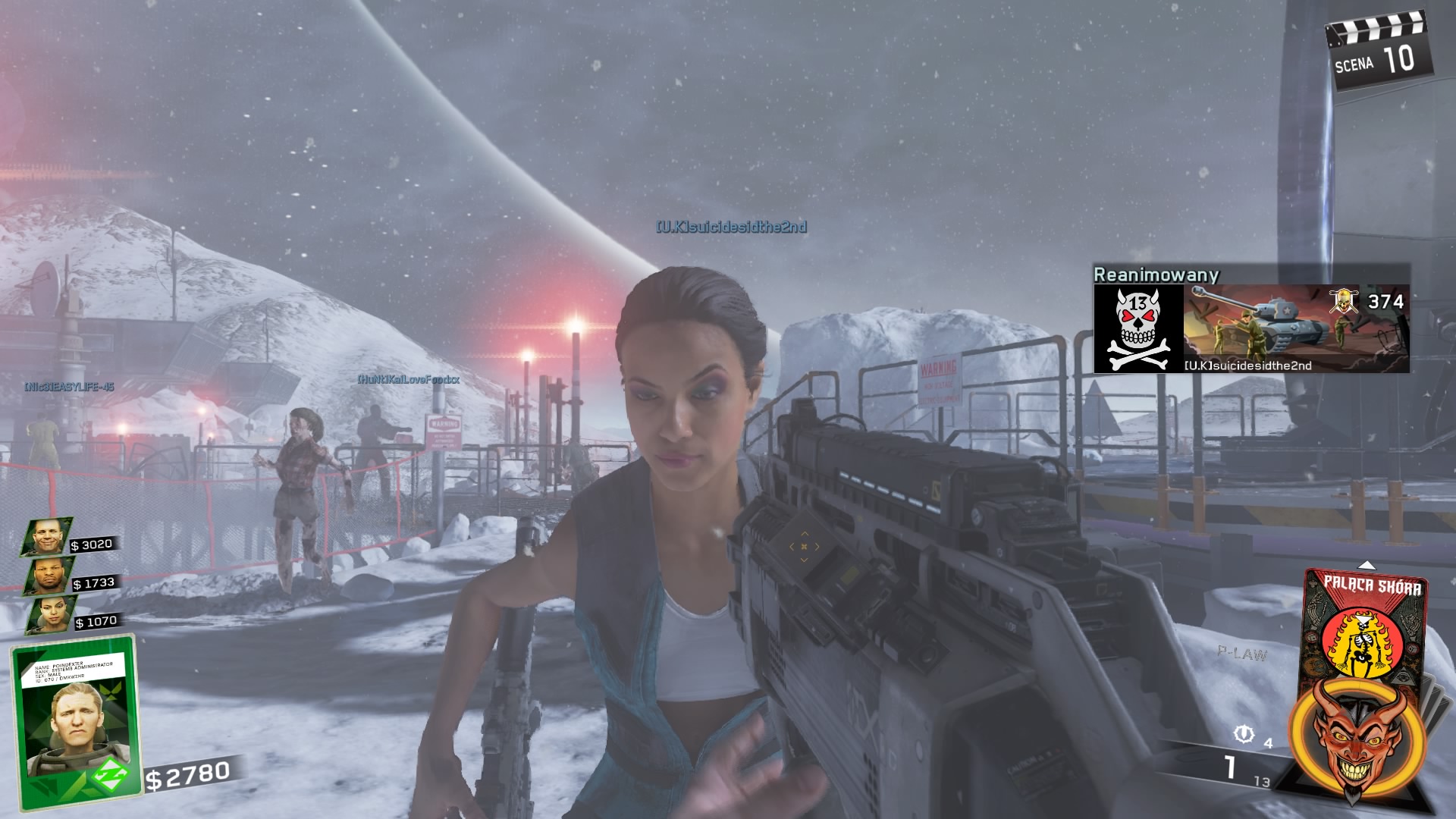Click teammate portrait with $3020
1456x819 pixels.
point(47,537)
